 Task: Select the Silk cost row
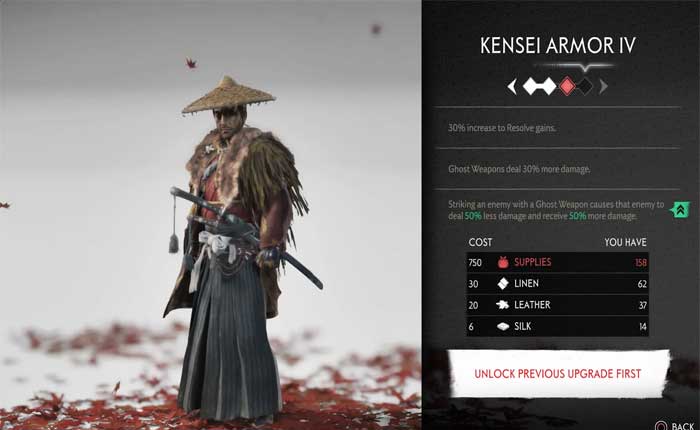click(x=557, y=326)
